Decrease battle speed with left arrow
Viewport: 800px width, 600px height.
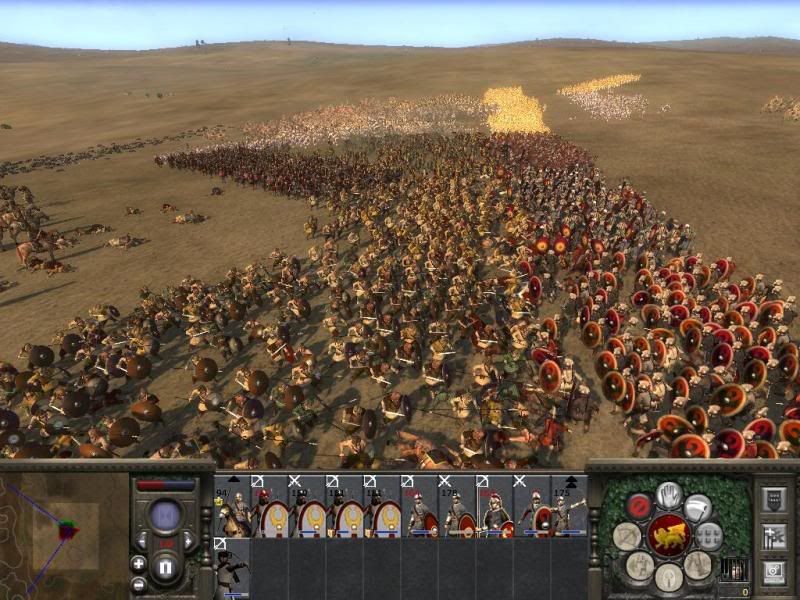pyautogui.click(x=142, y=542)
